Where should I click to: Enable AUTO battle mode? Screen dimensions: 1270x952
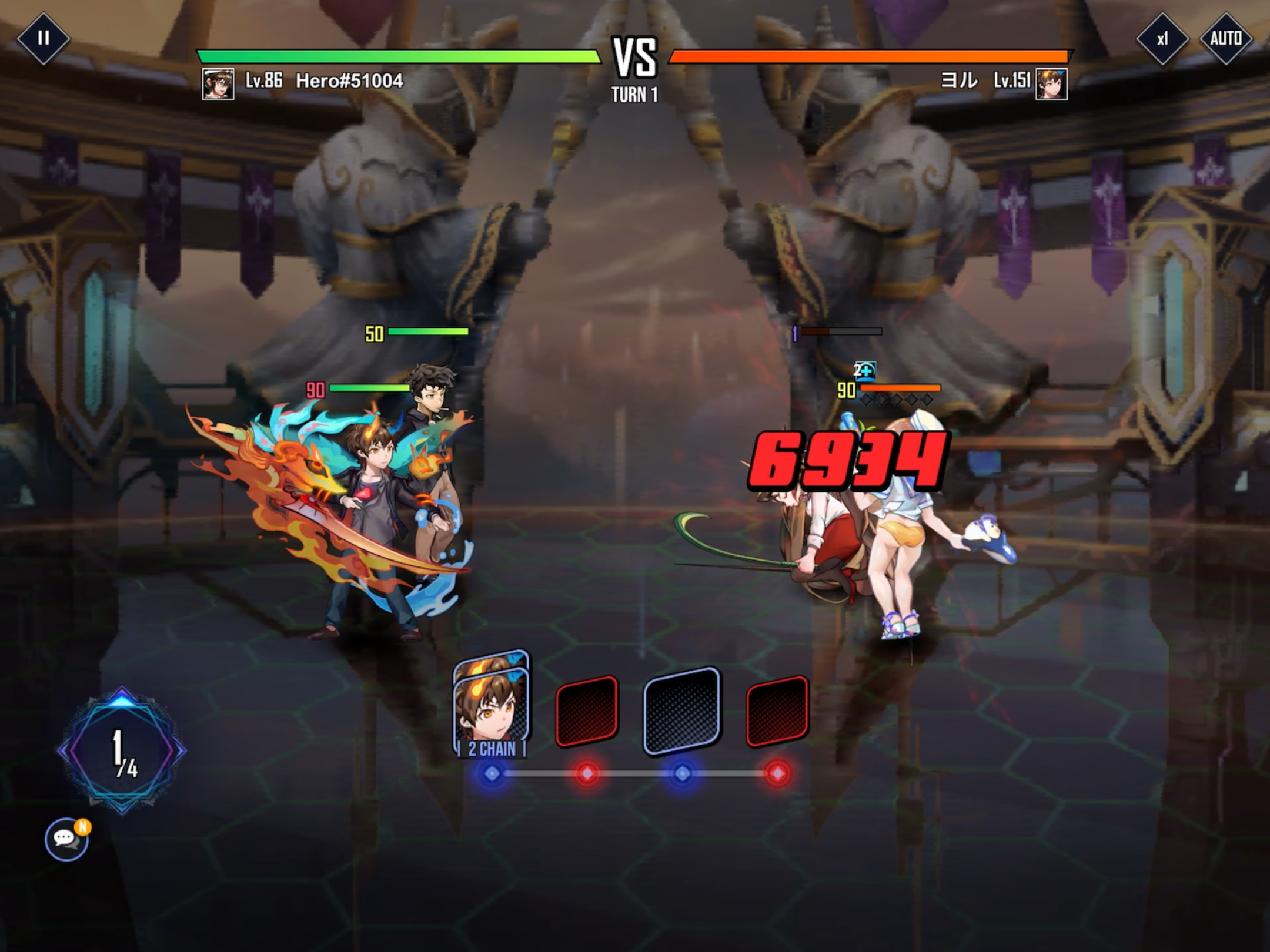coord(1225,39)
